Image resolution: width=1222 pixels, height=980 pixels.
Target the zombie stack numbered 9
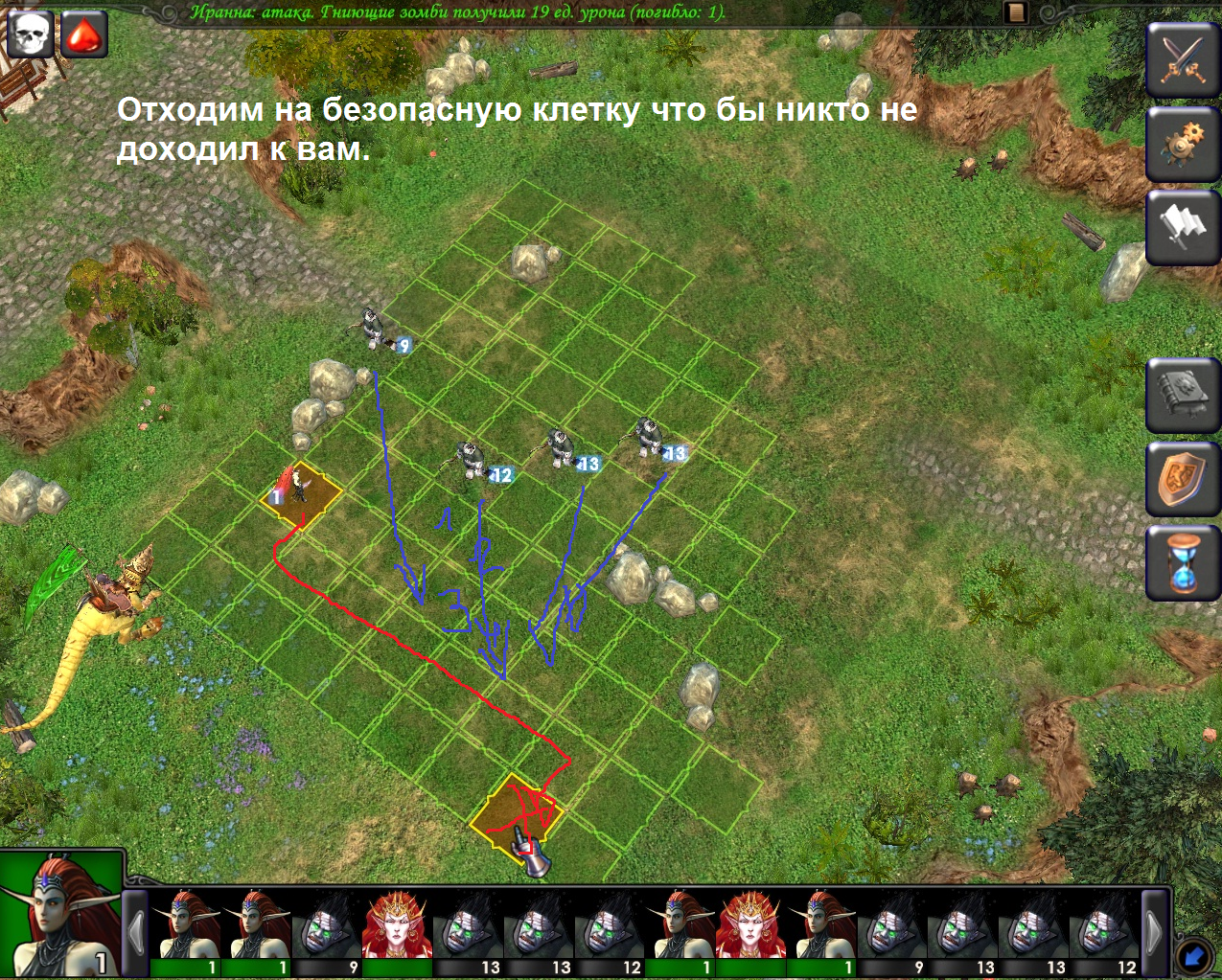[x=373, y=329]
